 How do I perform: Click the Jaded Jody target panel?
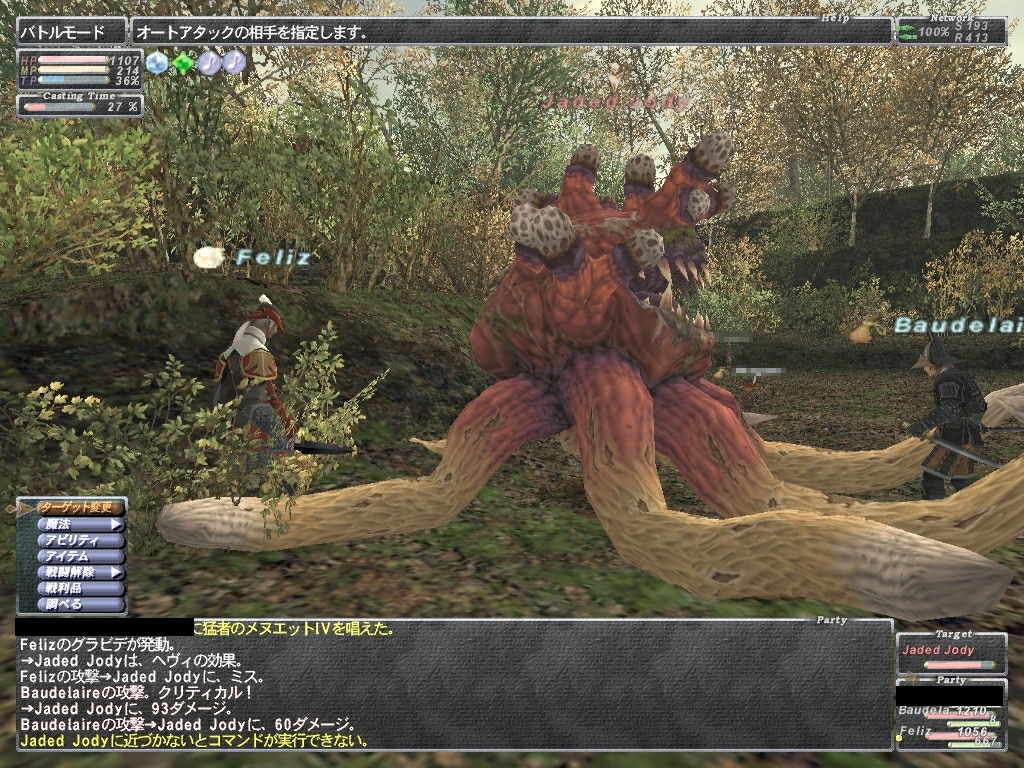pyautogui.click(x=951, y=652)
